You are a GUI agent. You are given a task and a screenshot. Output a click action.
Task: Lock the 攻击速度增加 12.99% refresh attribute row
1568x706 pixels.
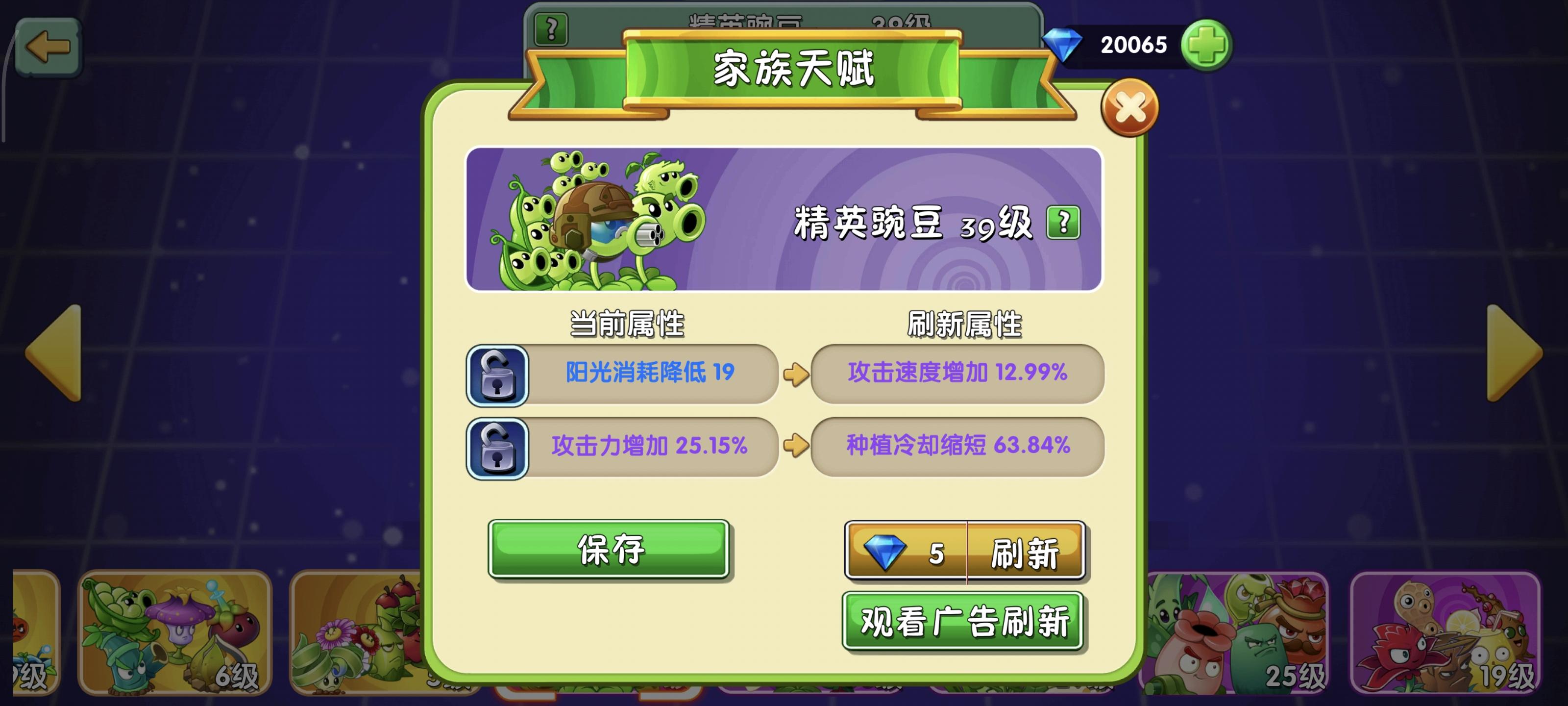(957, 376)
